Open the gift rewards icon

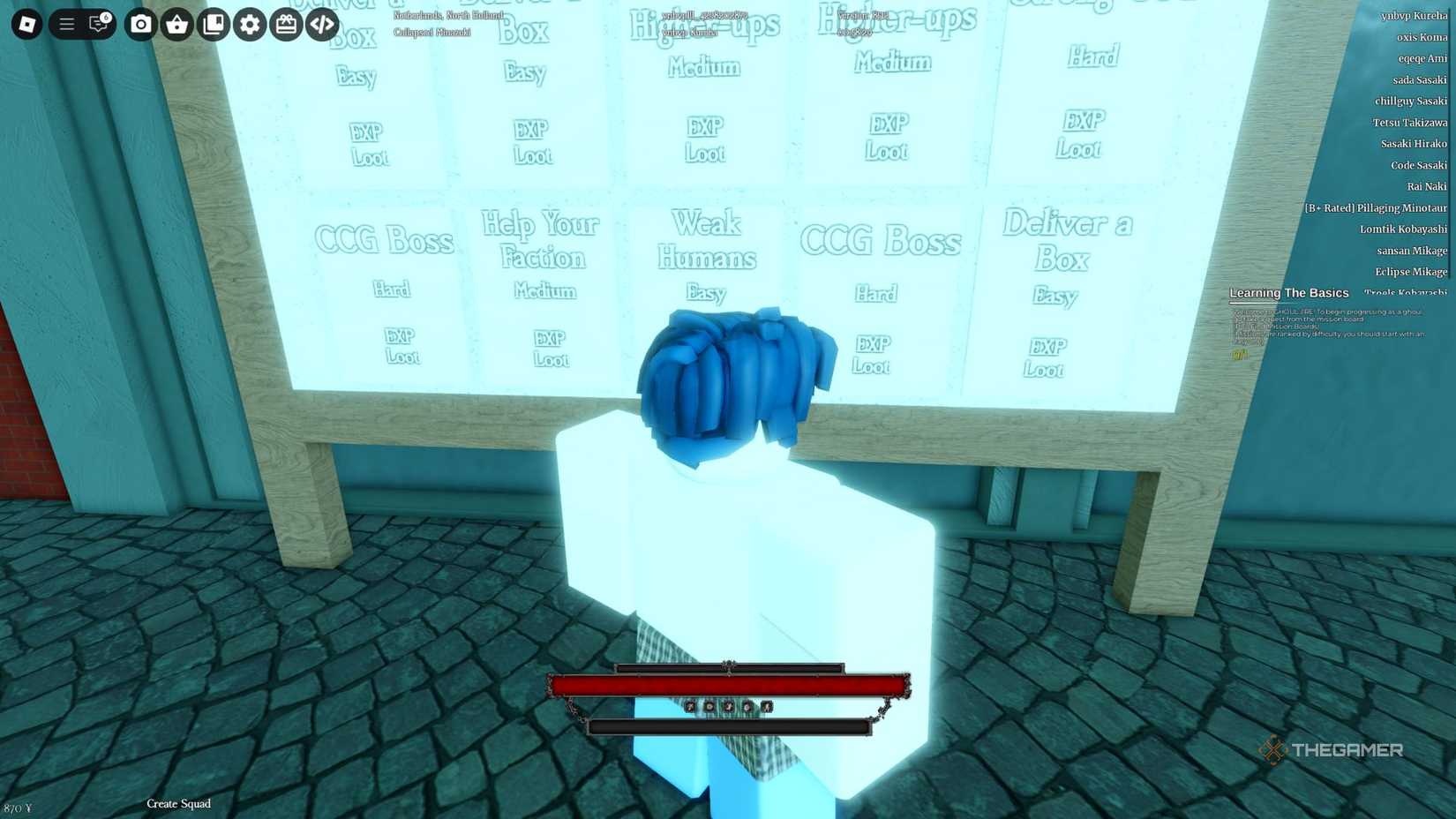click(285, 25)
